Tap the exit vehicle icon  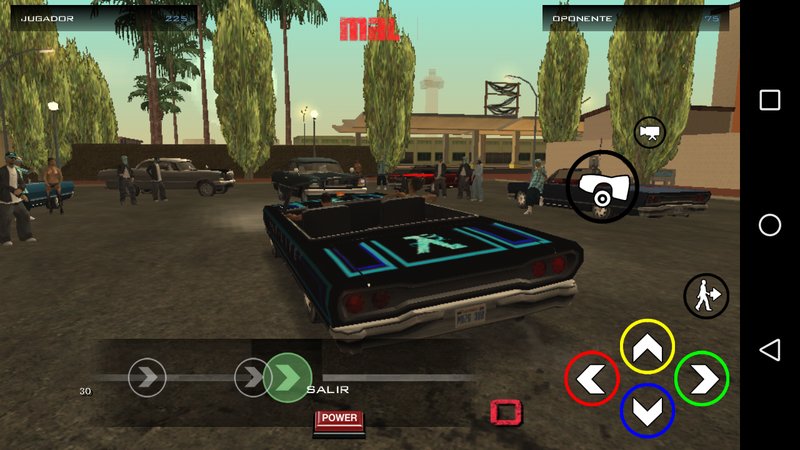[x=706, y=295]
